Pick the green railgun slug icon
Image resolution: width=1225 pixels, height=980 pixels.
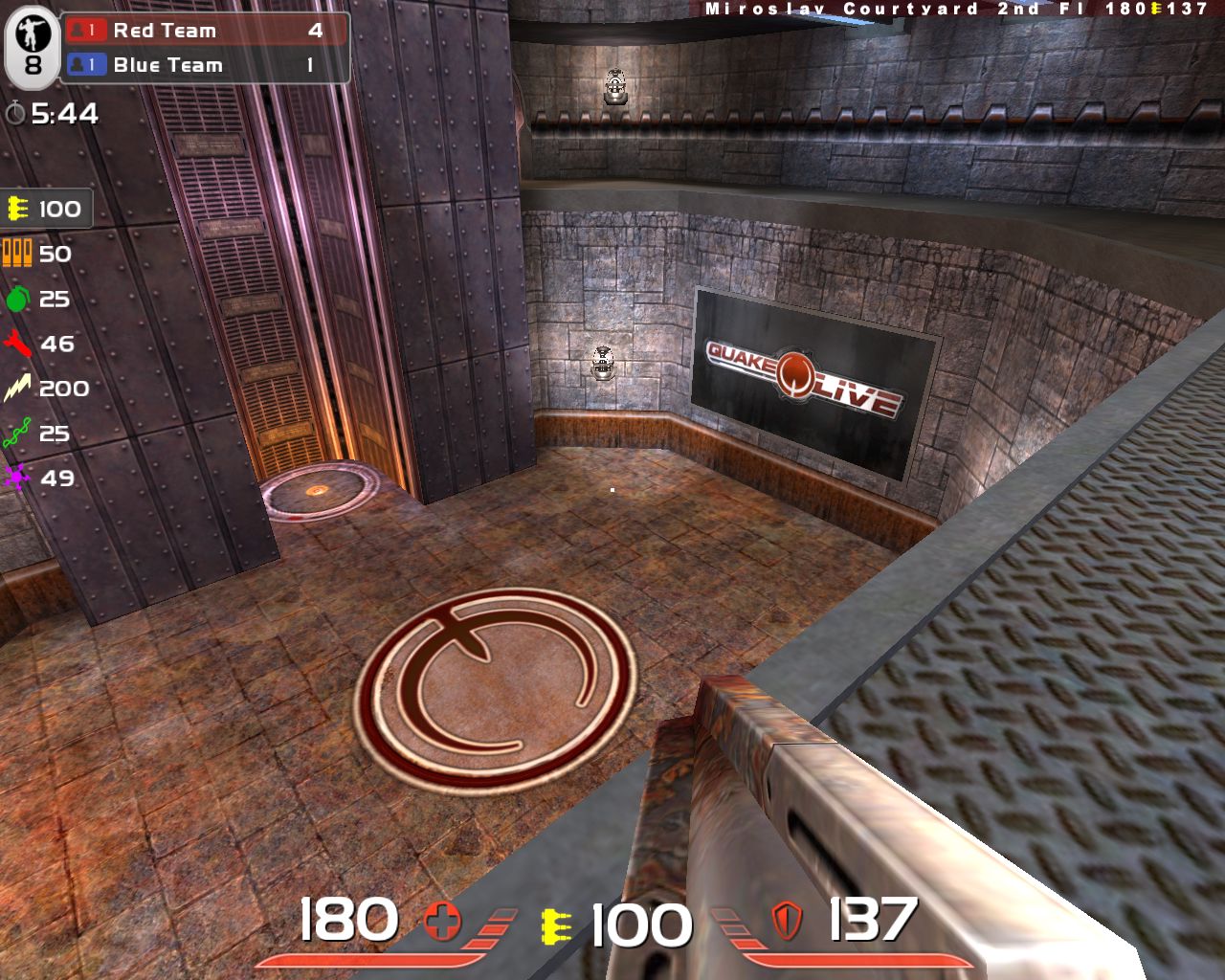click(x=18, y=434)
